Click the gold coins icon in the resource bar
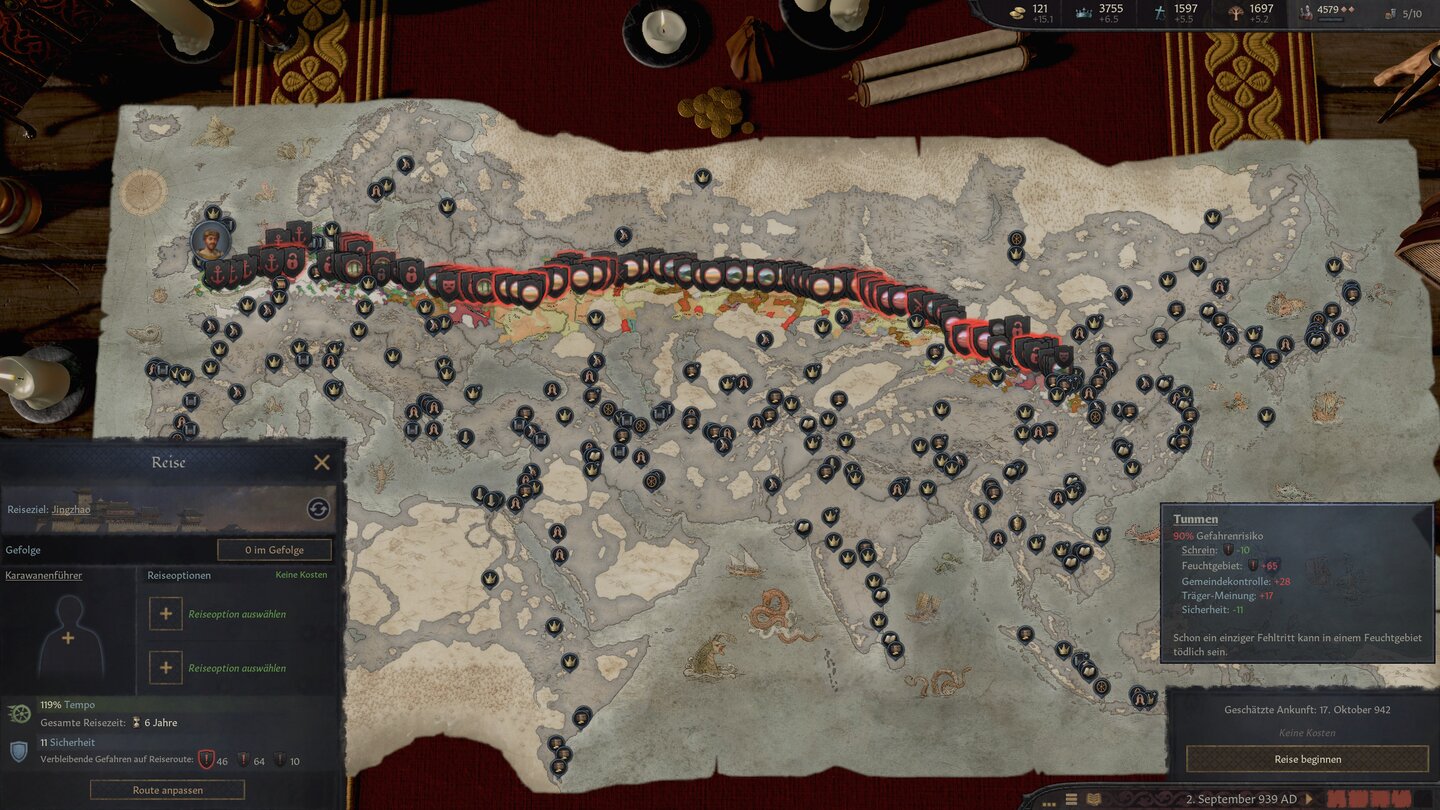The image size is (1440, 810). click(1017, 12)
